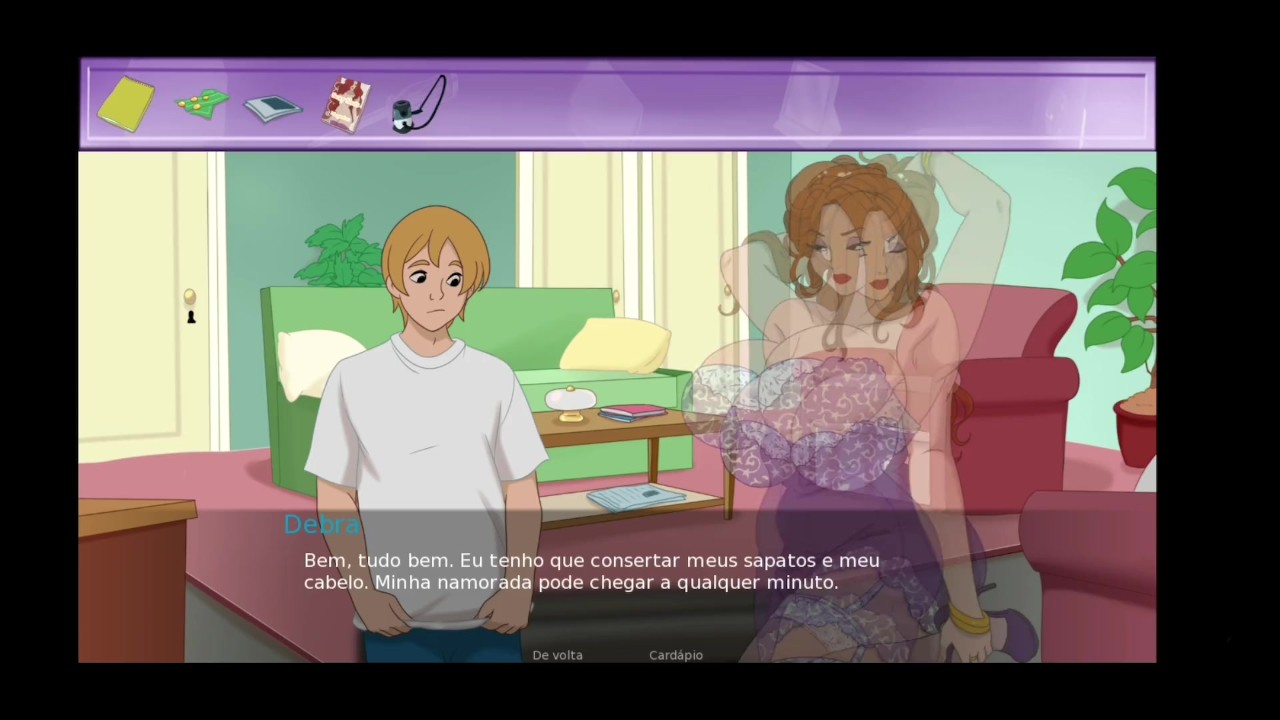This screenshot has height=720, width=1280.
Task: Open the 'Cardápio' menu
Action: click(676, 655)
